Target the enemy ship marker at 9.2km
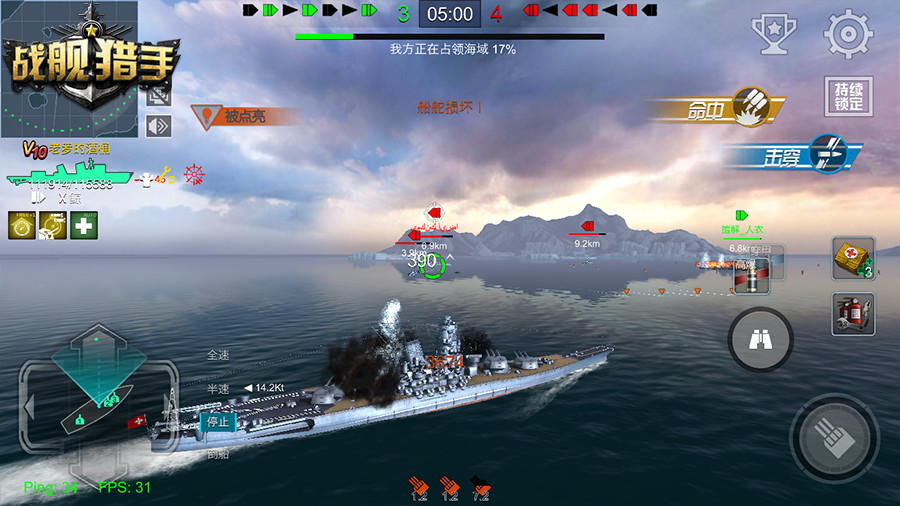 point(587,226)
